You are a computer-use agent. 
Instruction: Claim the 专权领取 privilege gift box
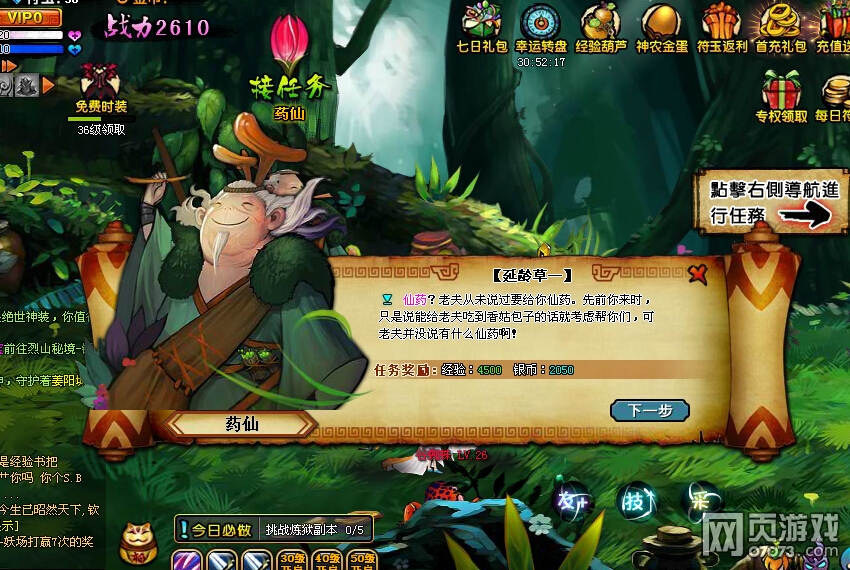tap(781, 98)
